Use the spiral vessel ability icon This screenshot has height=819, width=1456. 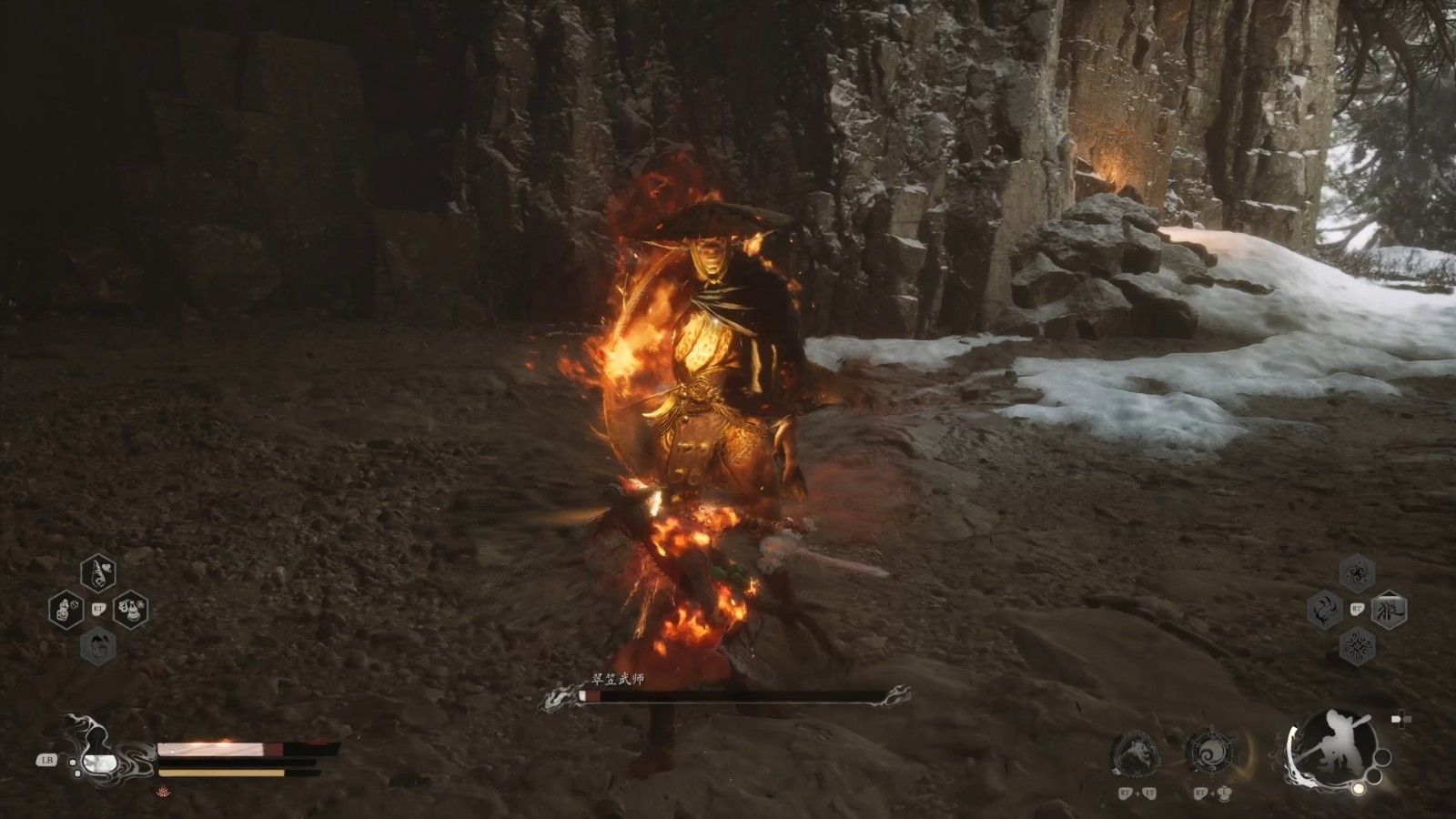point(1210,752)
